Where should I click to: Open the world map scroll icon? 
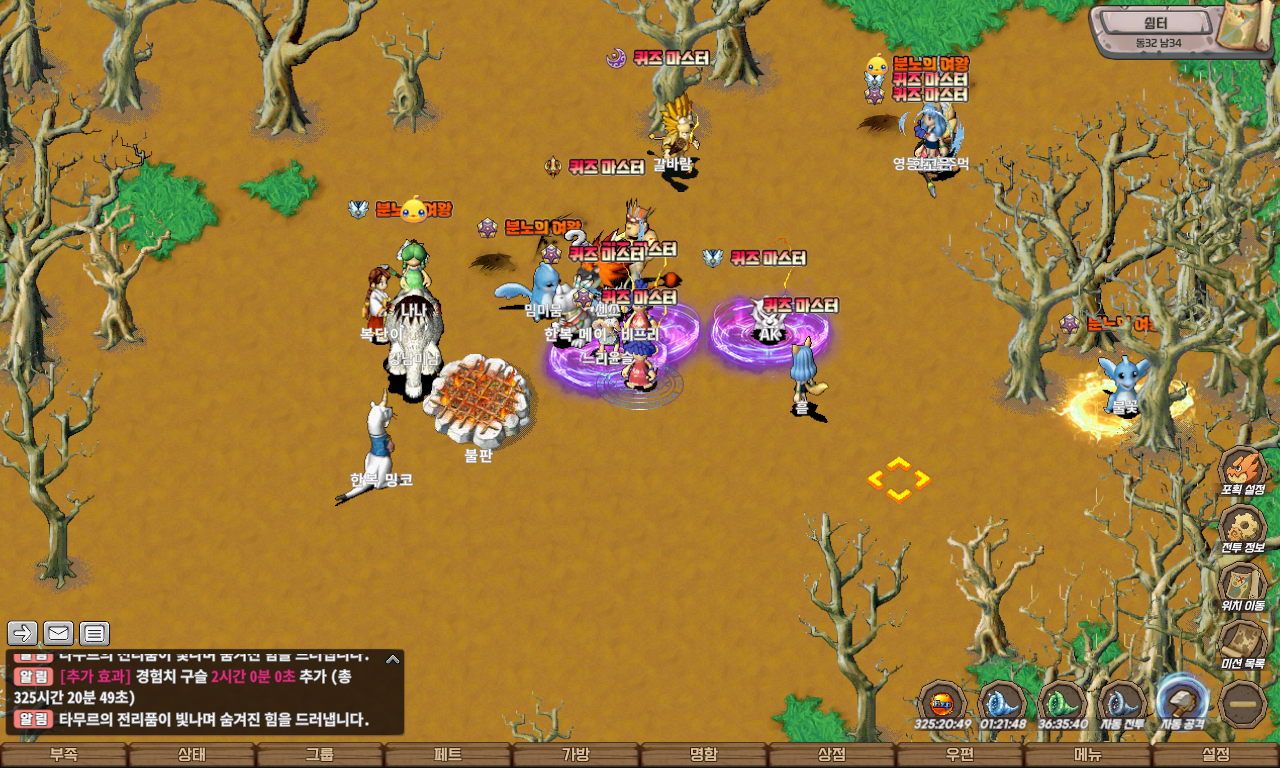(x=1243, y=28)
